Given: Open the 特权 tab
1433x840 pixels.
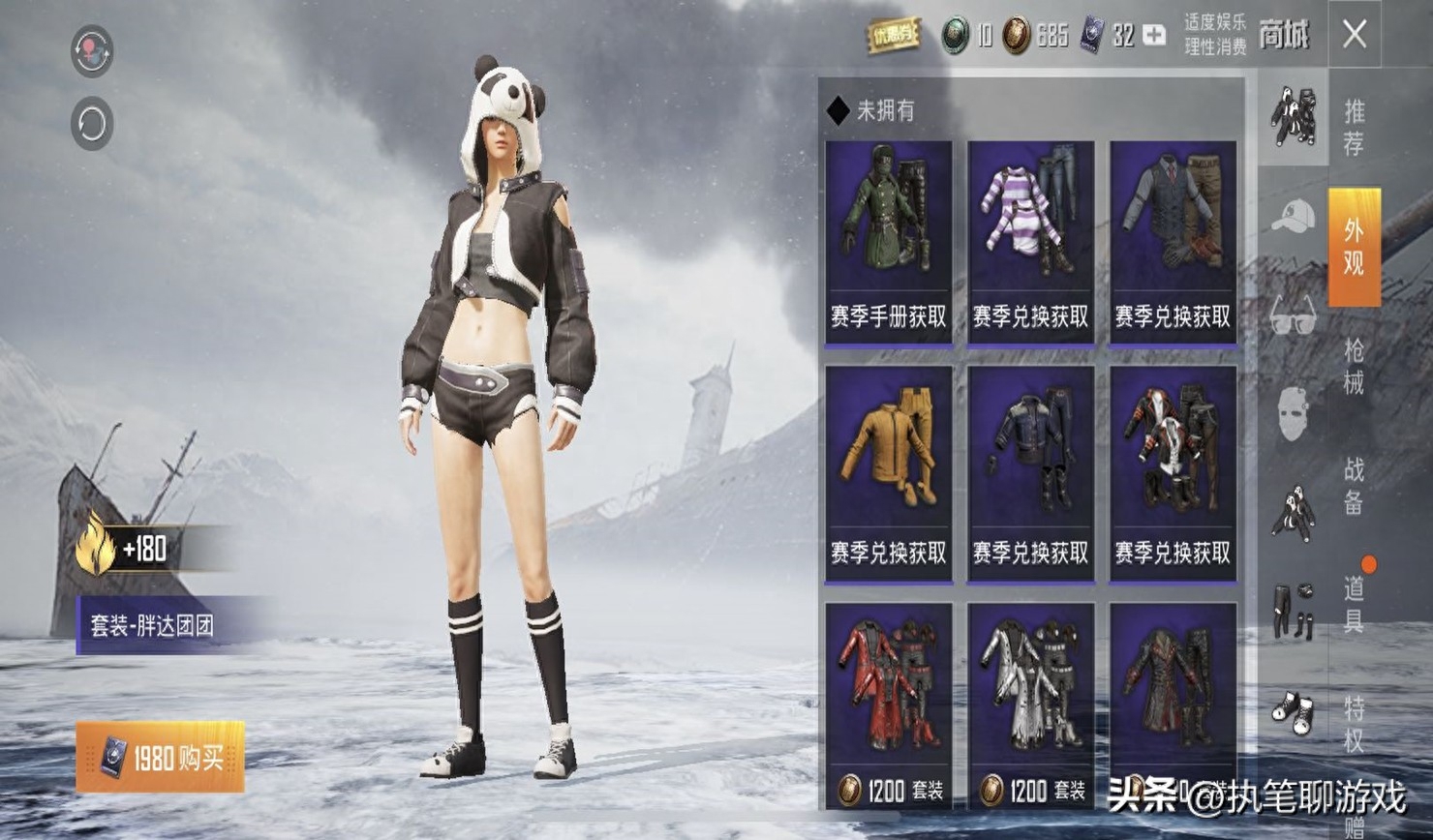Looking at the screenshot, I should (1354, 723).
